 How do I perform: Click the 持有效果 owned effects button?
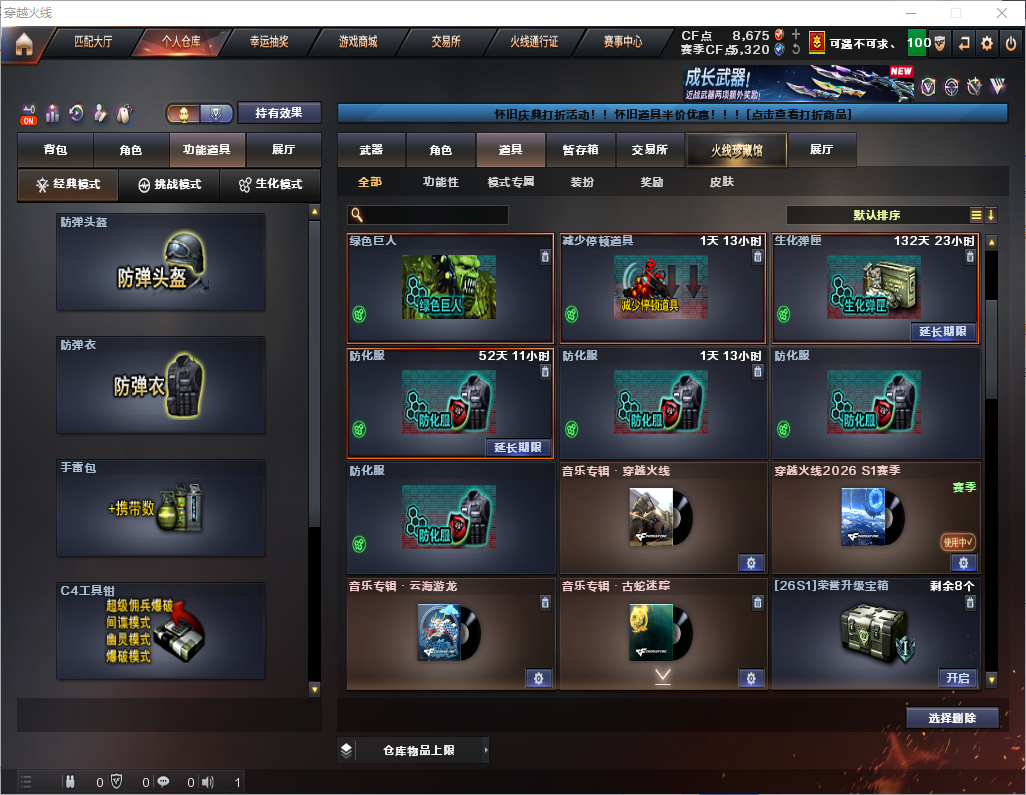279,113
